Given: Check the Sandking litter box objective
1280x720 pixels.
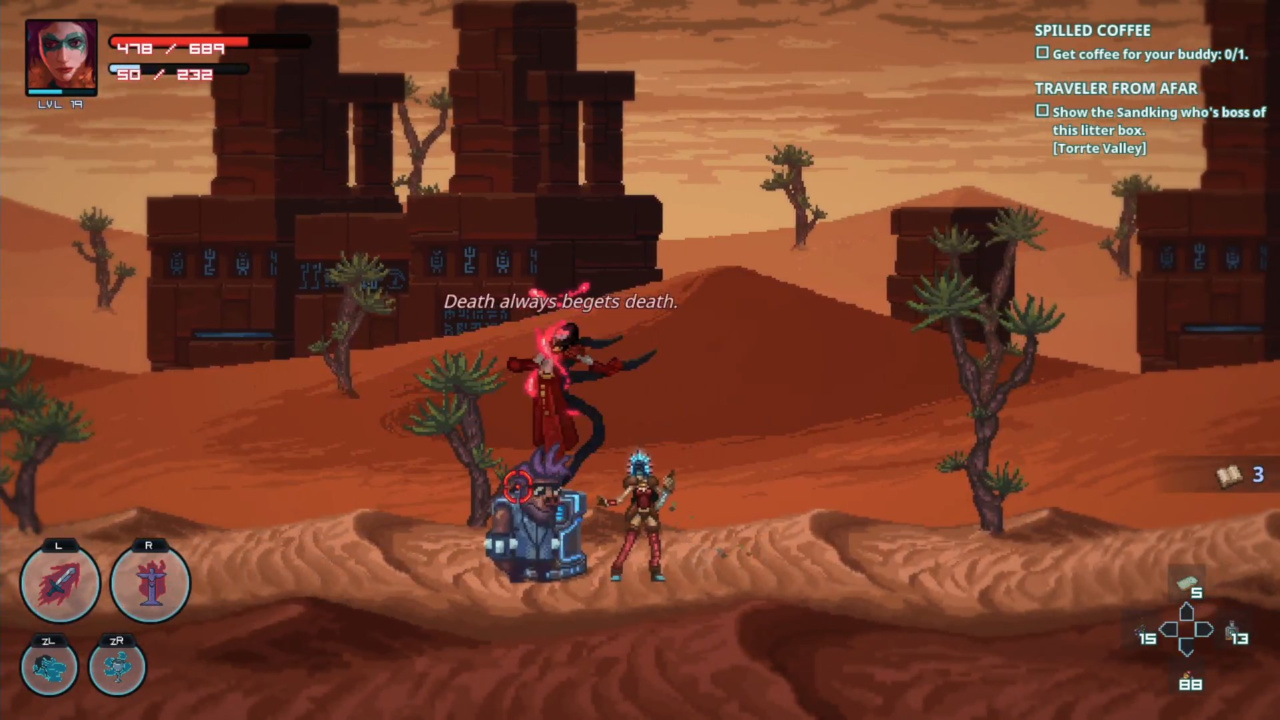Looking at the screenshot, I should (1042, 111).
